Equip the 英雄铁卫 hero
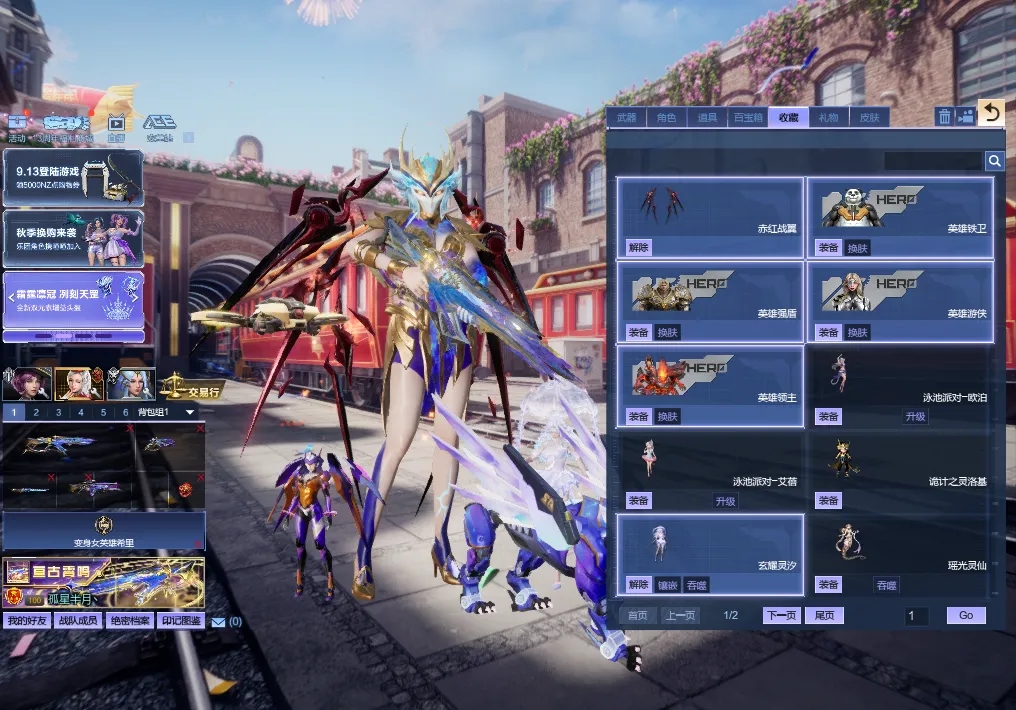The height and width of the screenshot is (710, 1016). tap(828, 247)
